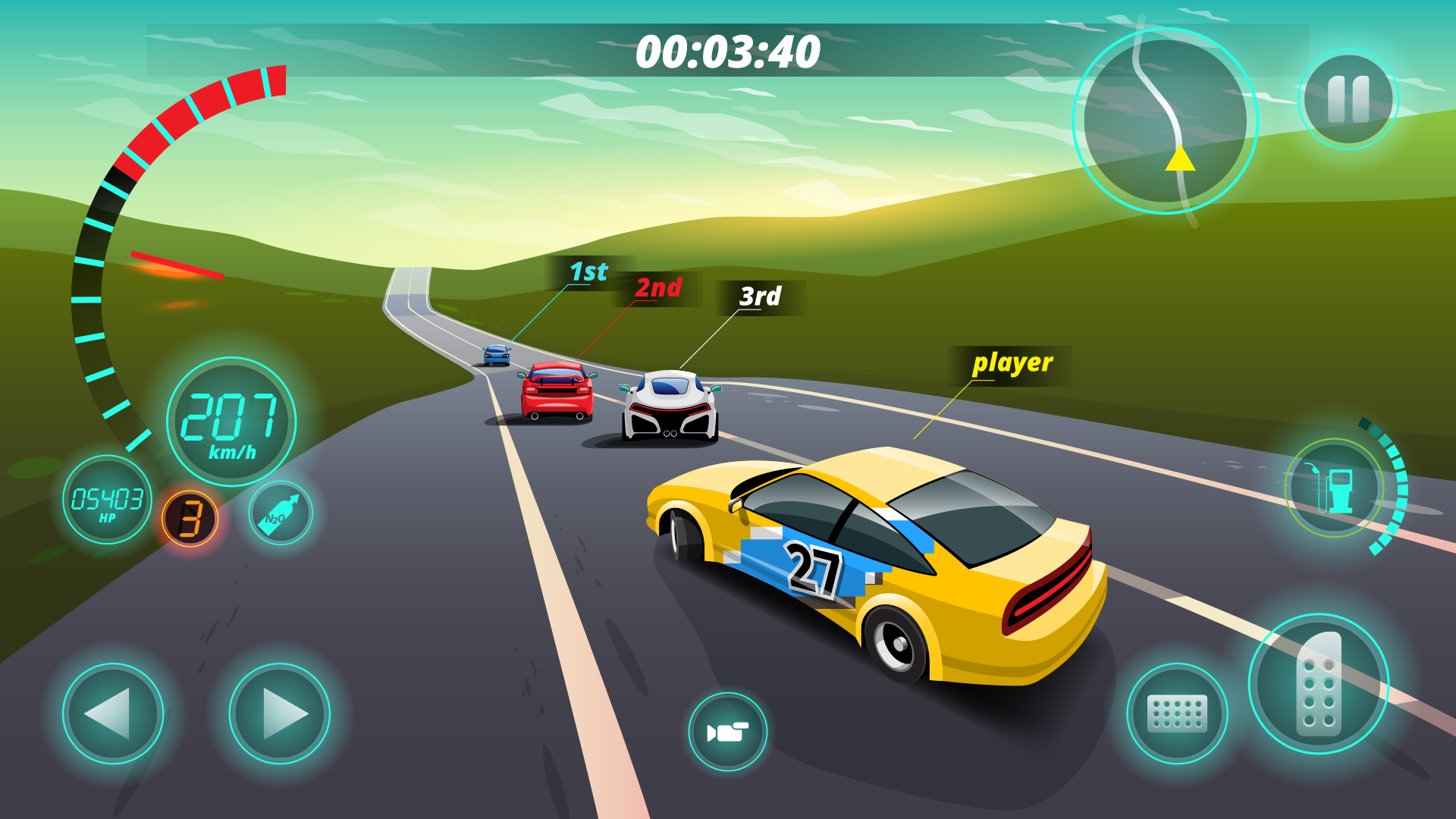Viewport: 1456px width, 819px height.
Task: Open the circular track minimap
Action: click(x=1166, y=121)
